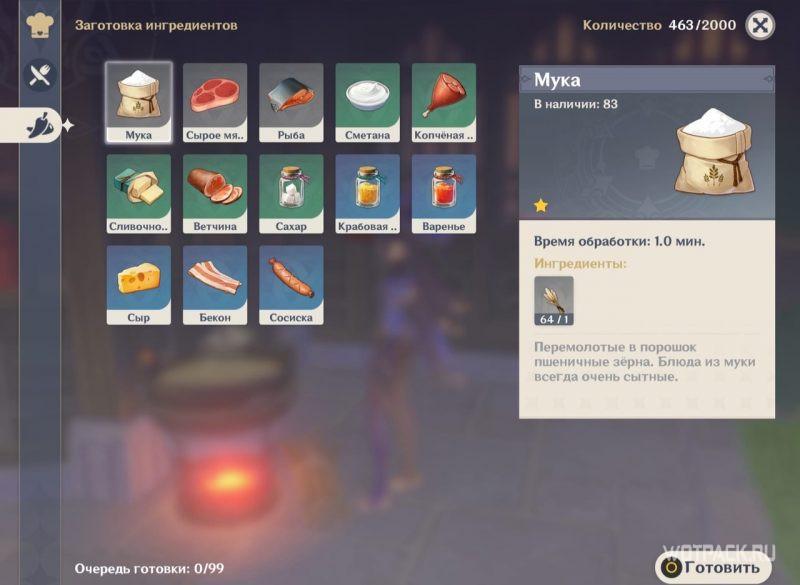Click the Готовить cook button
The image size is (800, 585).
click(714, 567)
